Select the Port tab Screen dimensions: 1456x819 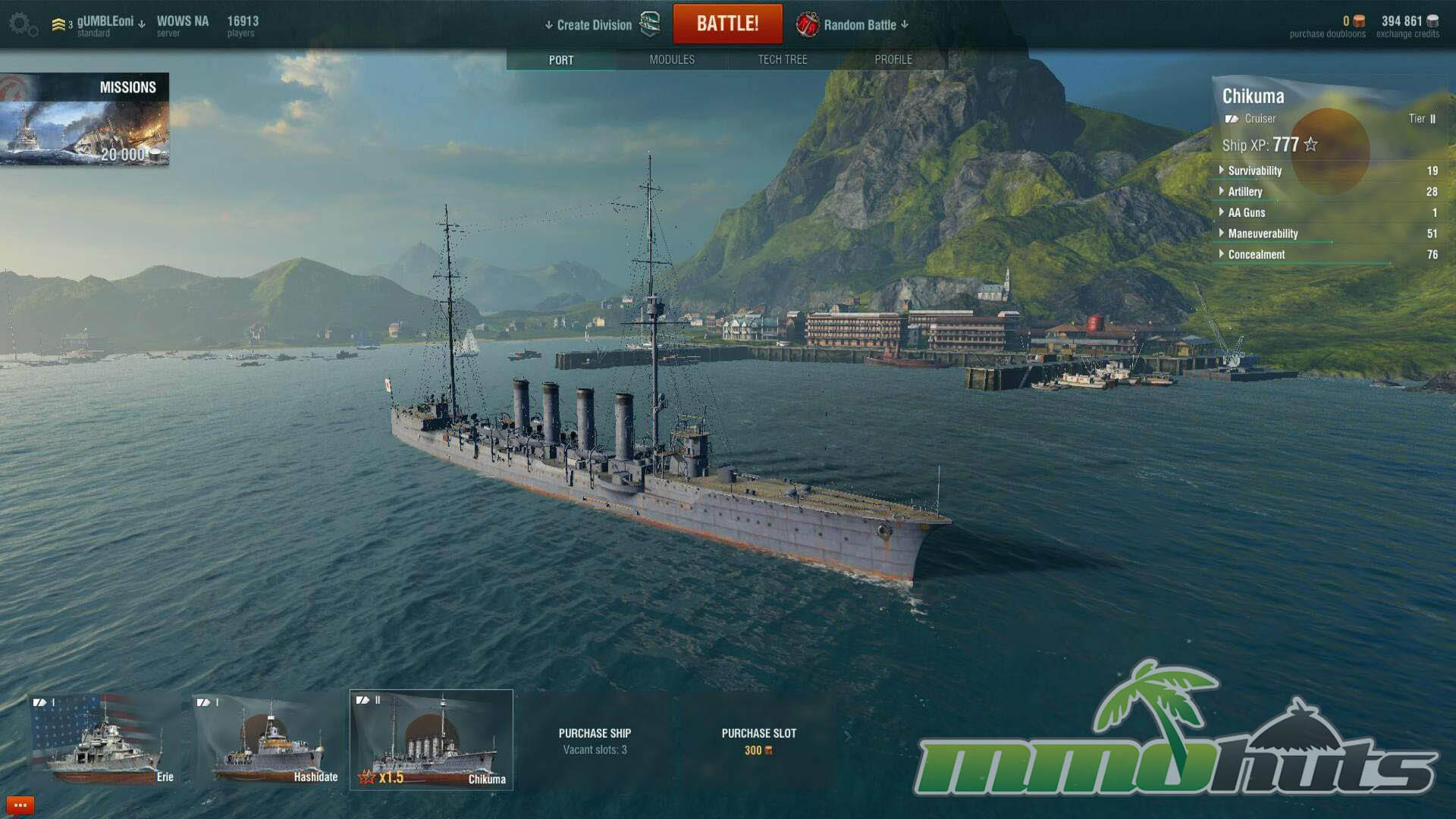pyautogui.click(x=561, y=59)
